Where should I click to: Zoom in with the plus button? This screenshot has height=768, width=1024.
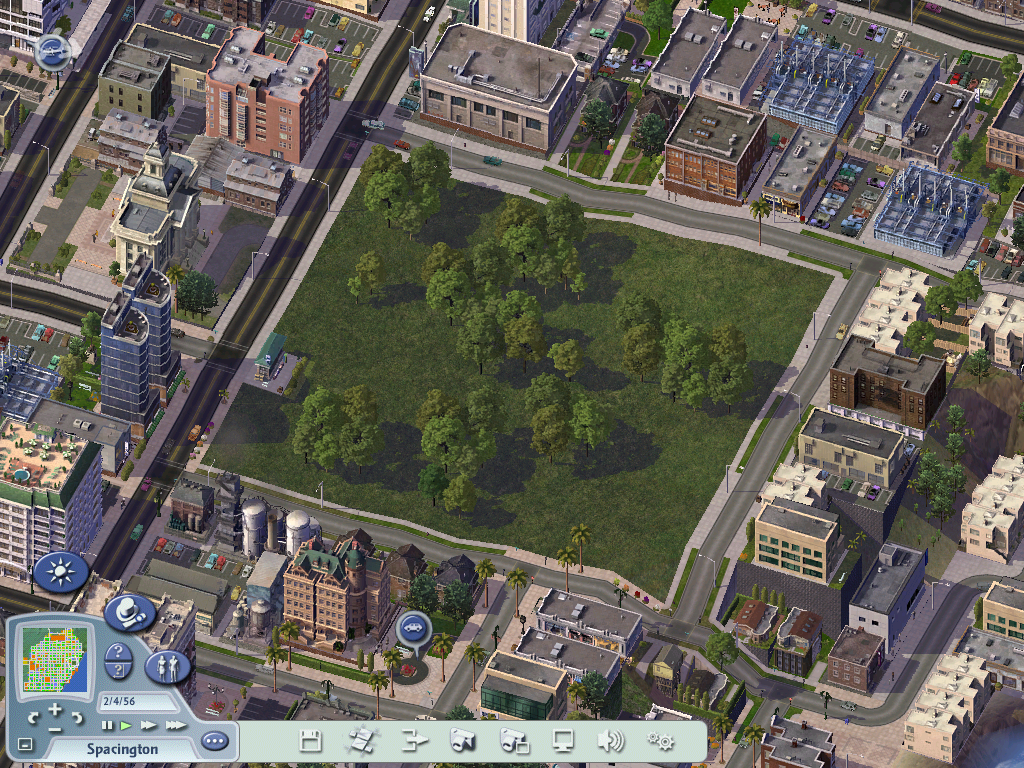[x=57, y=711]
